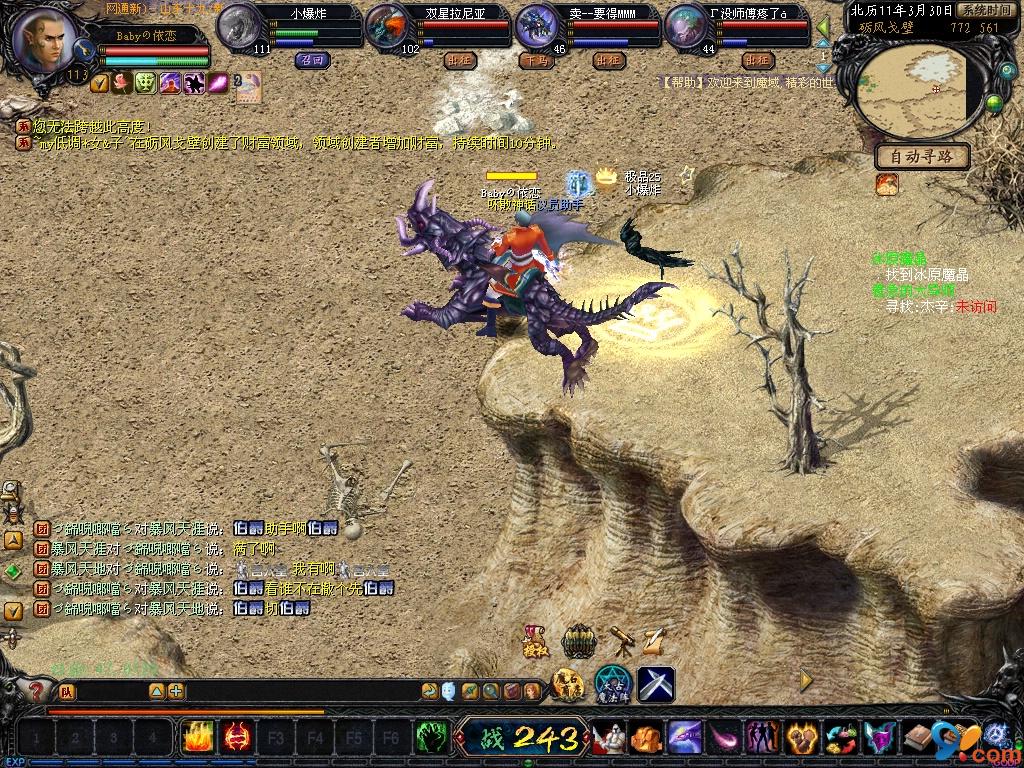Dismount using the 下马 button
The height and width of the screenshot is (768, 1024).
[533, 60]
